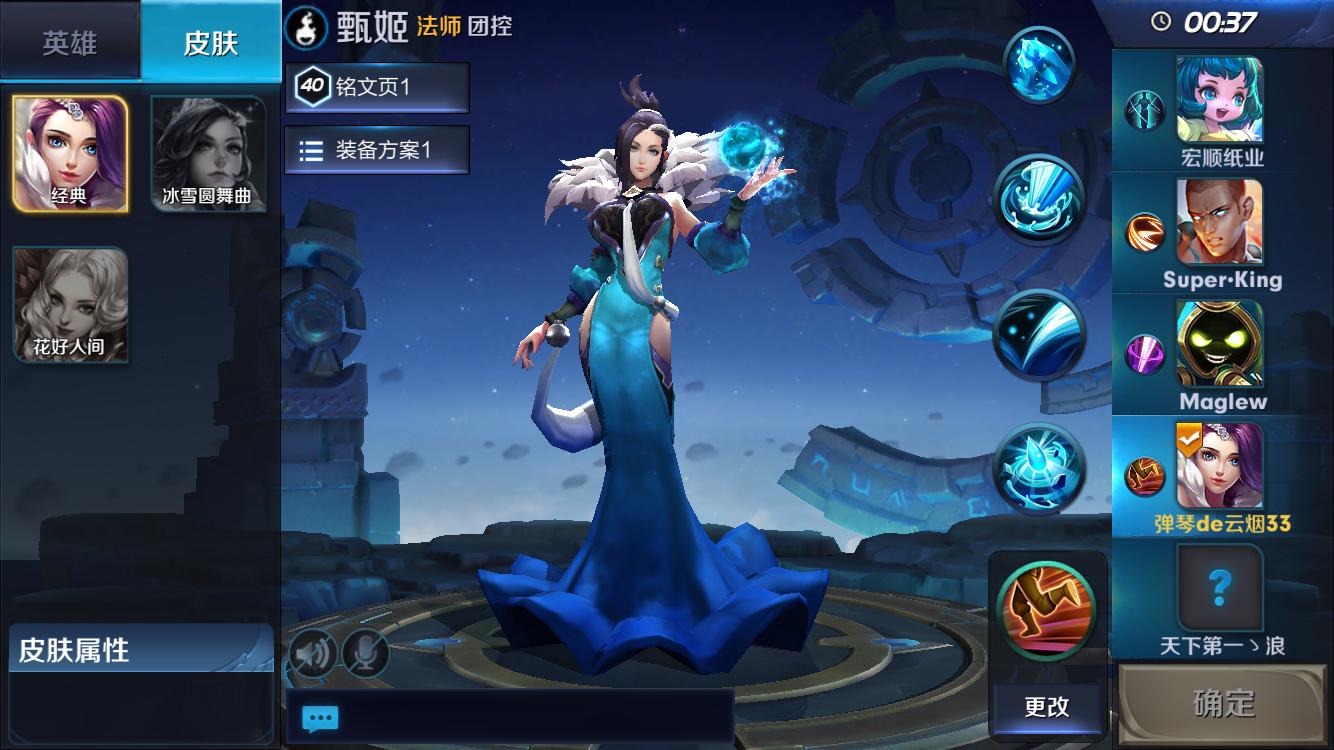Expand the 皮肤属性 panel
The height and width of the screenshot is (750, 1334).
[x=140, y=646]
